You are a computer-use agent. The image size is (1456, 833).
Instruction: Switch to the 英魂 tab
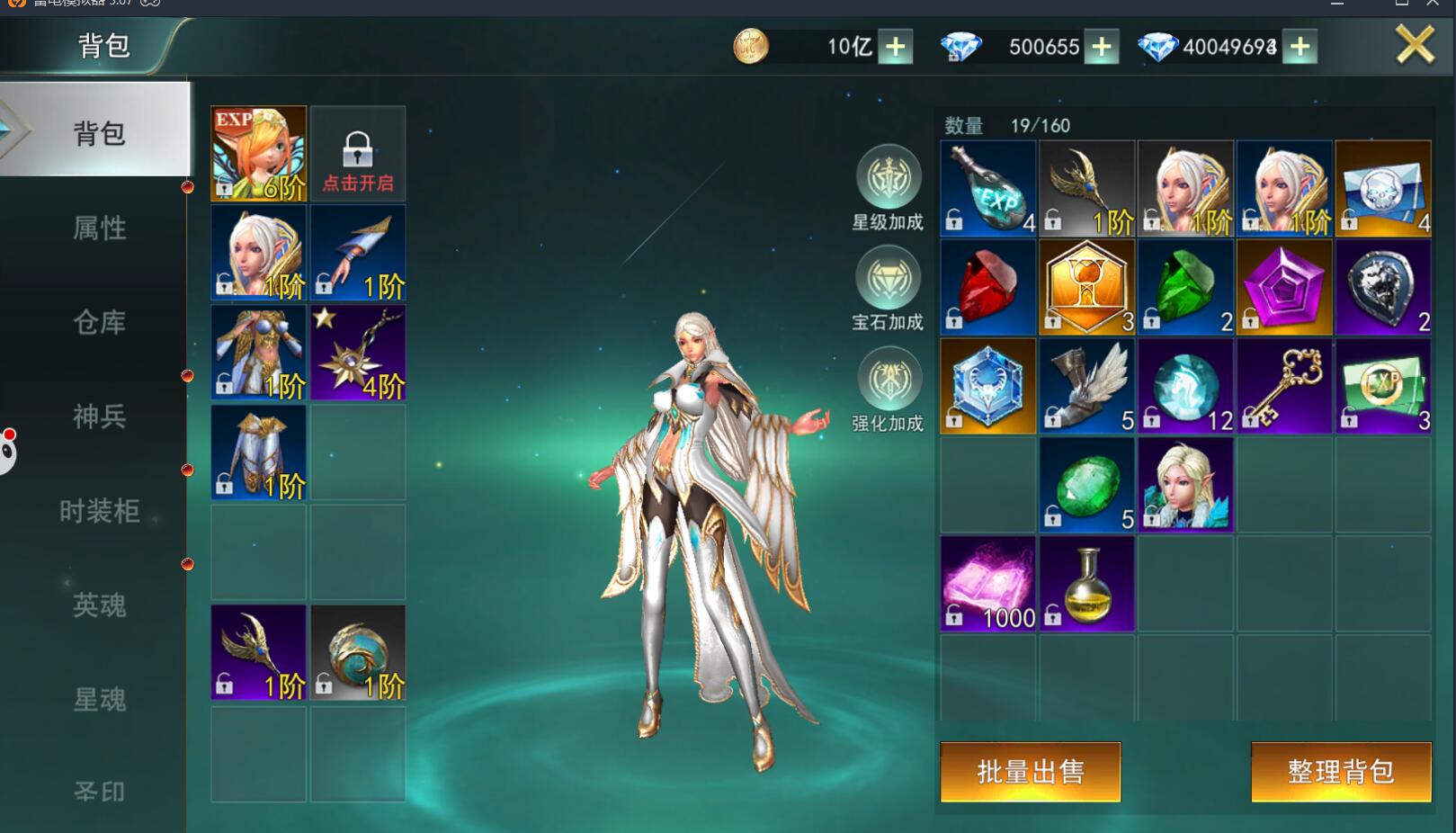point(99,605)
